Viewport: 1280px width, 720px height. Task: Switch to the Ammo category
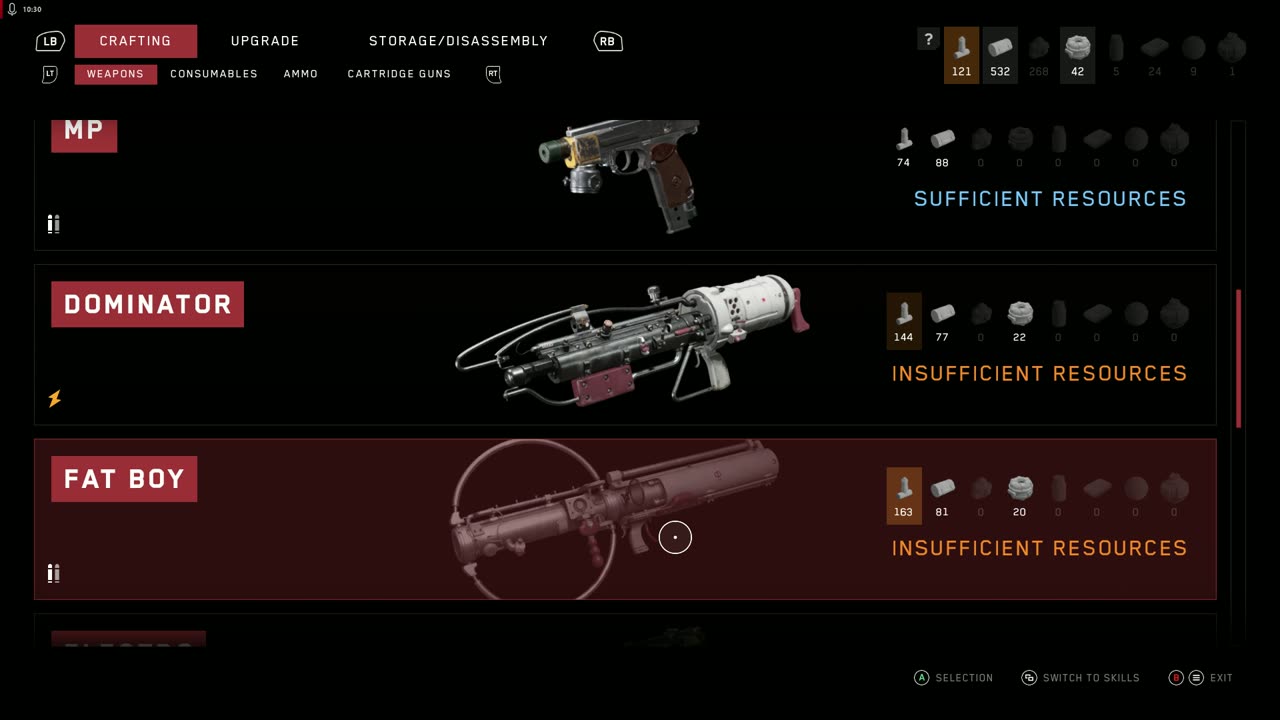click(x=301, y=74)
